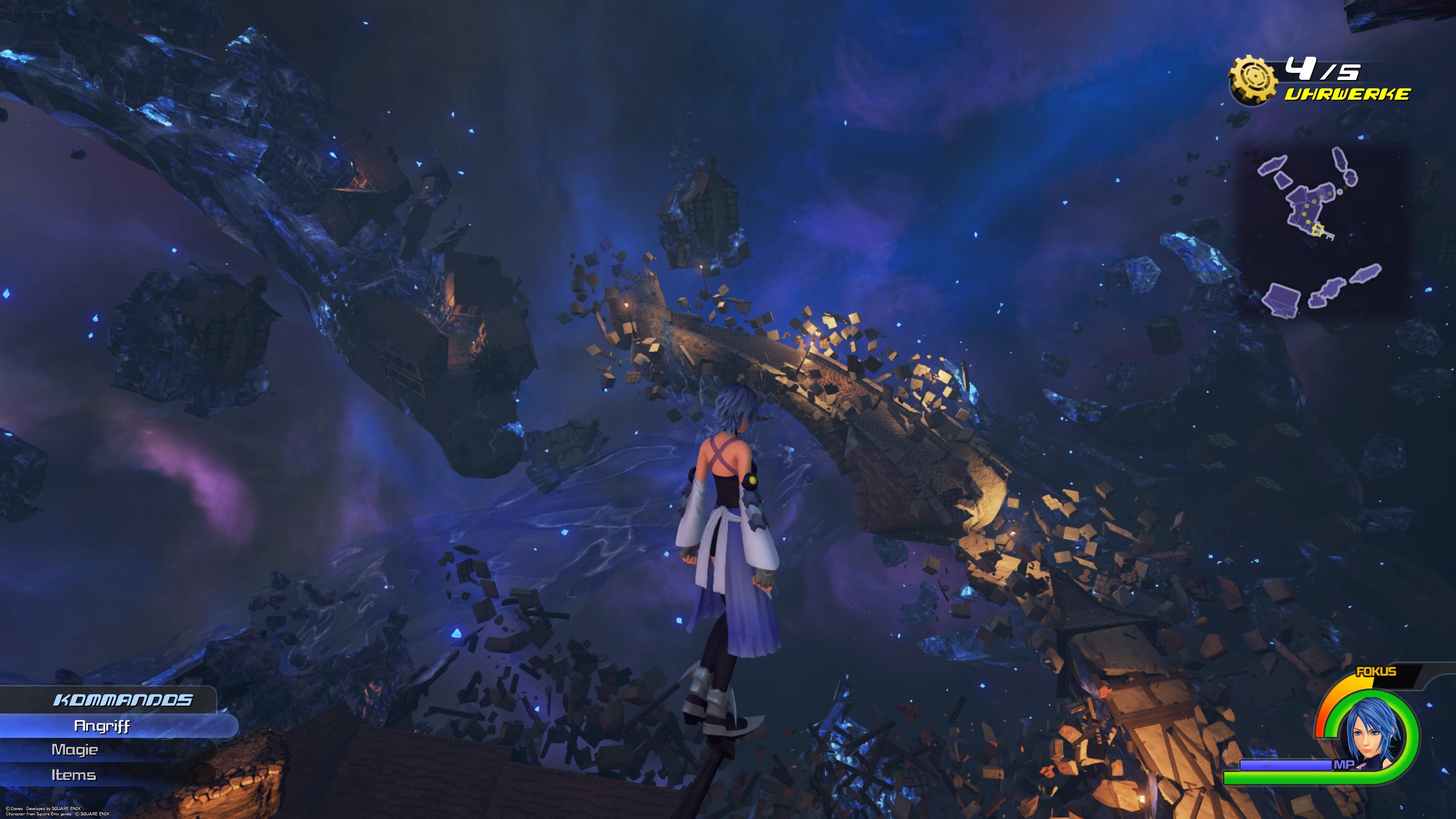Expand the Items submenu

coord(74,775)
